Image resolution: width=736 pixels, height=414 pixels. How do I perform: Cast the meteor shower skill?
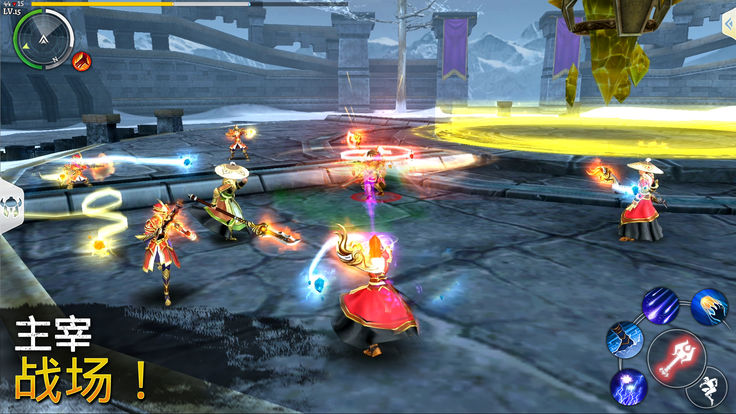tap(660, 304)
